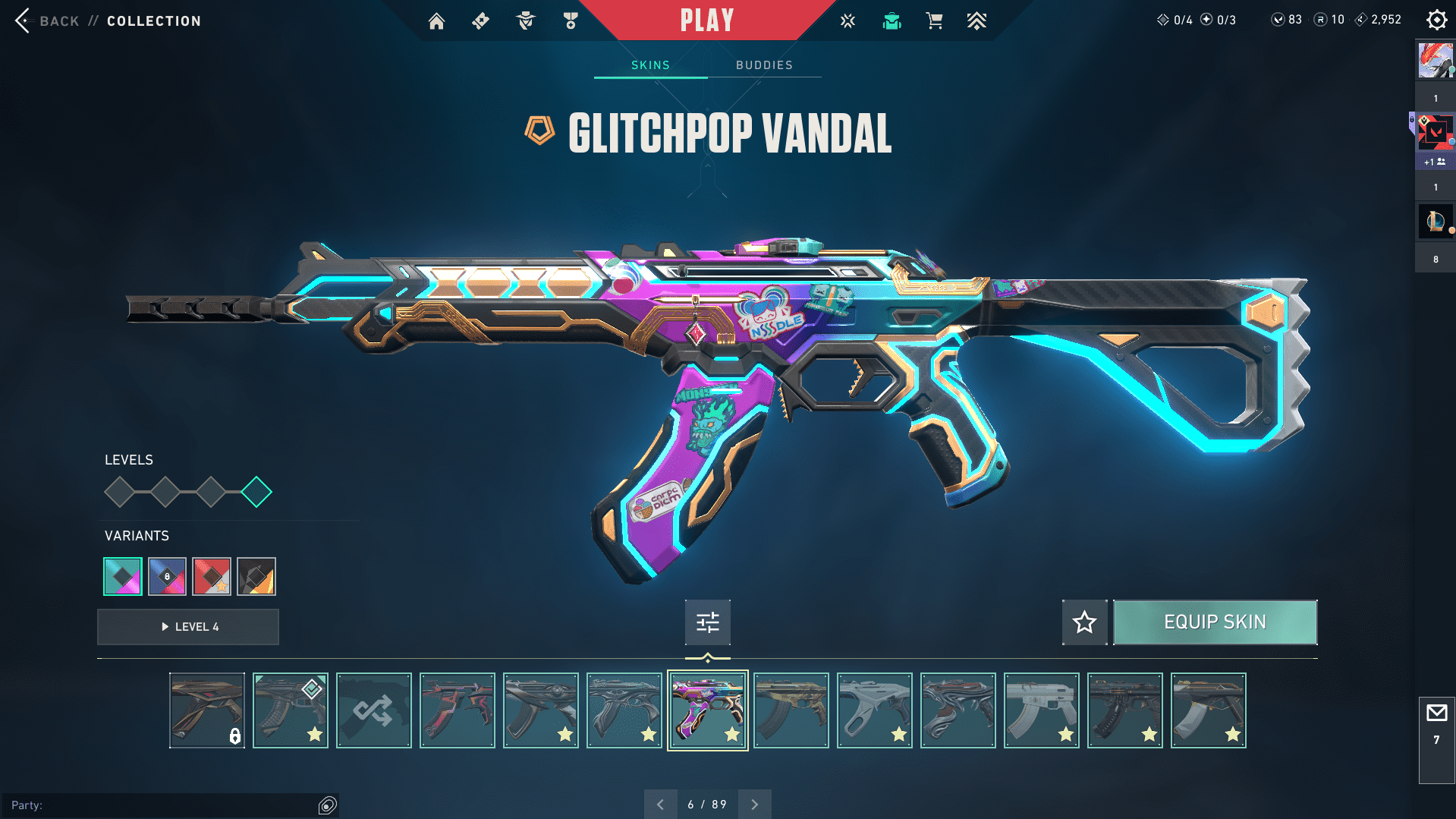Switch to the Skins tab
The height and width of the screenshot is (819, 1456).
650,65
